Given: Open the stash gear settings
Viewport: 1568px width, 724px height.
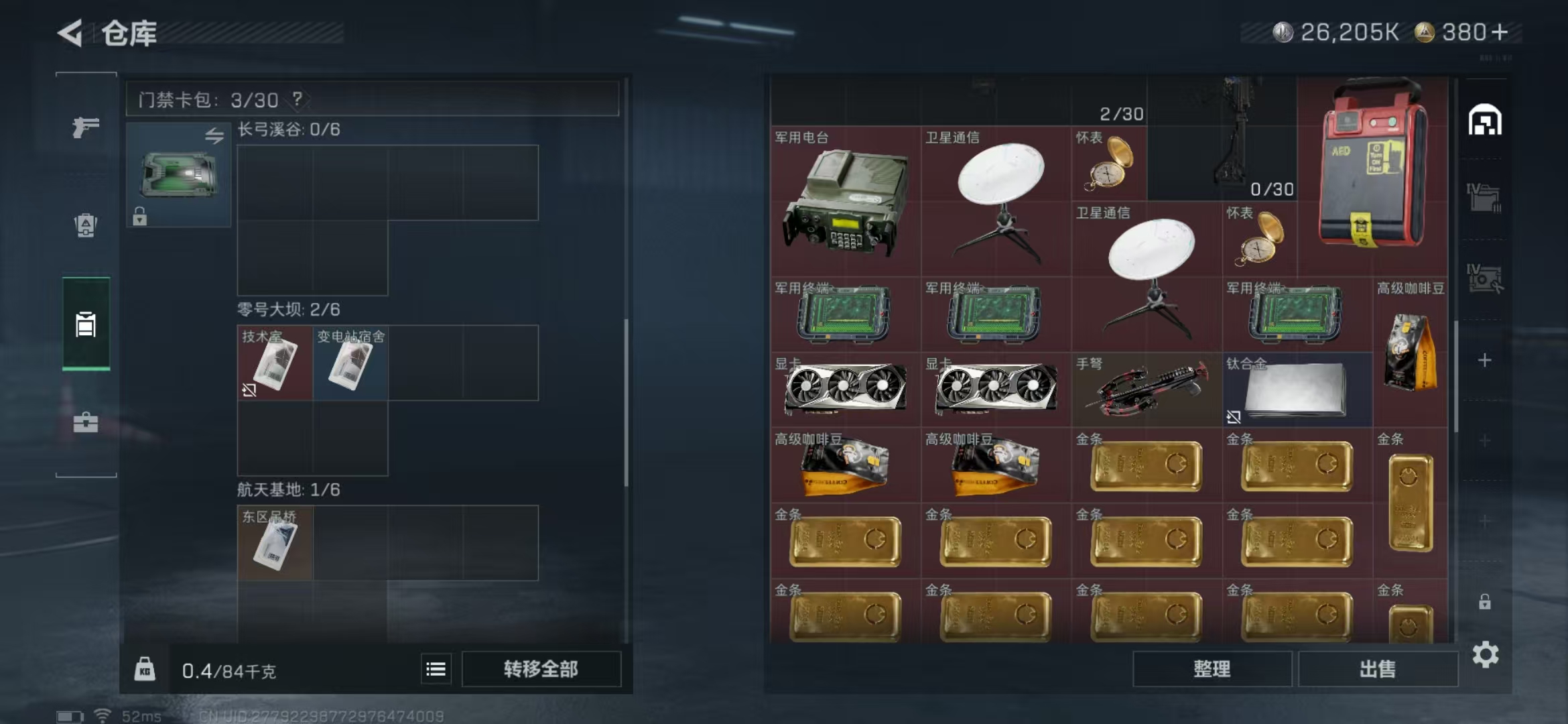Looking at the screenshot, I should coord(1485,654).
